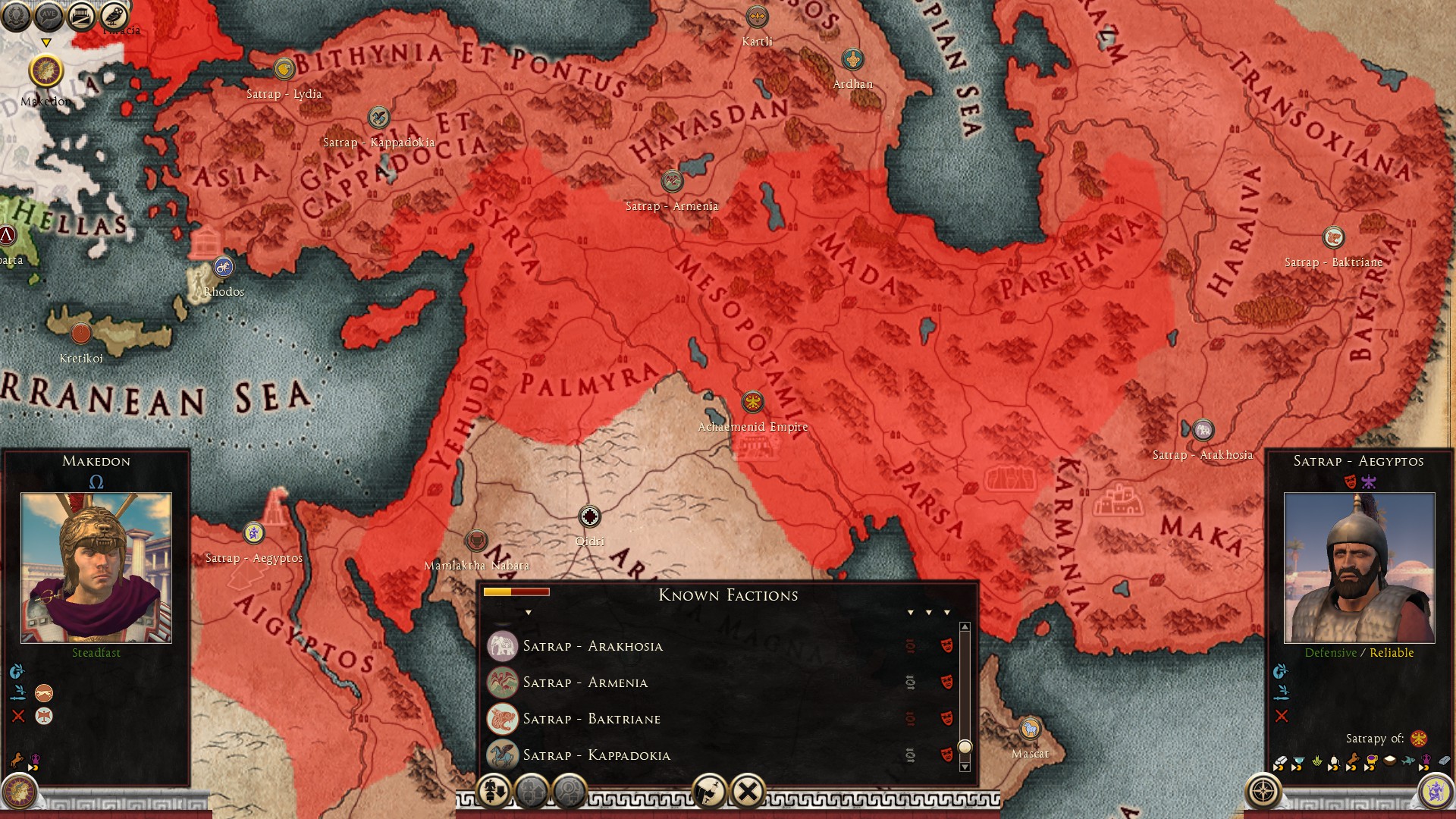The width and height of the screenshot is (1456, 819).
Task: Click the scroll-and-sword diplomacy action button
Action: 710,792
